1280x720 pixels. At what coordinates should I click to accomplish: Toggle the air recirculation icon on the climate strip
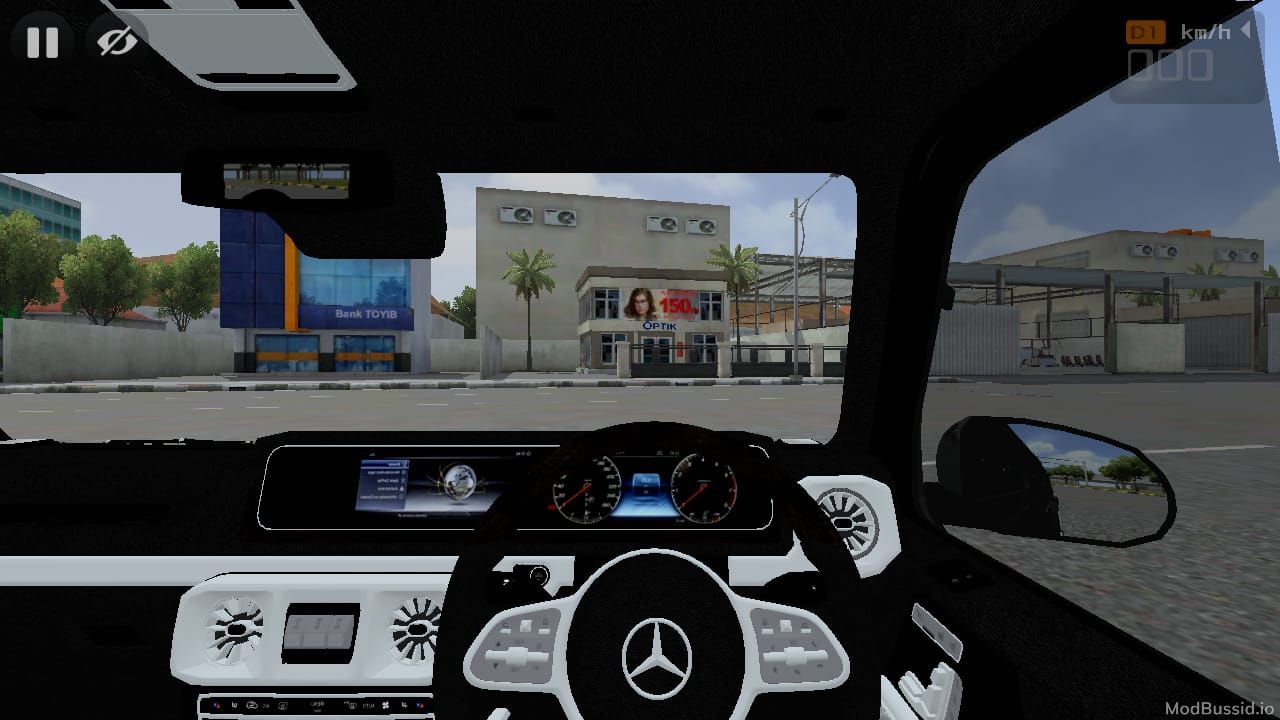(x=251, y=705)
